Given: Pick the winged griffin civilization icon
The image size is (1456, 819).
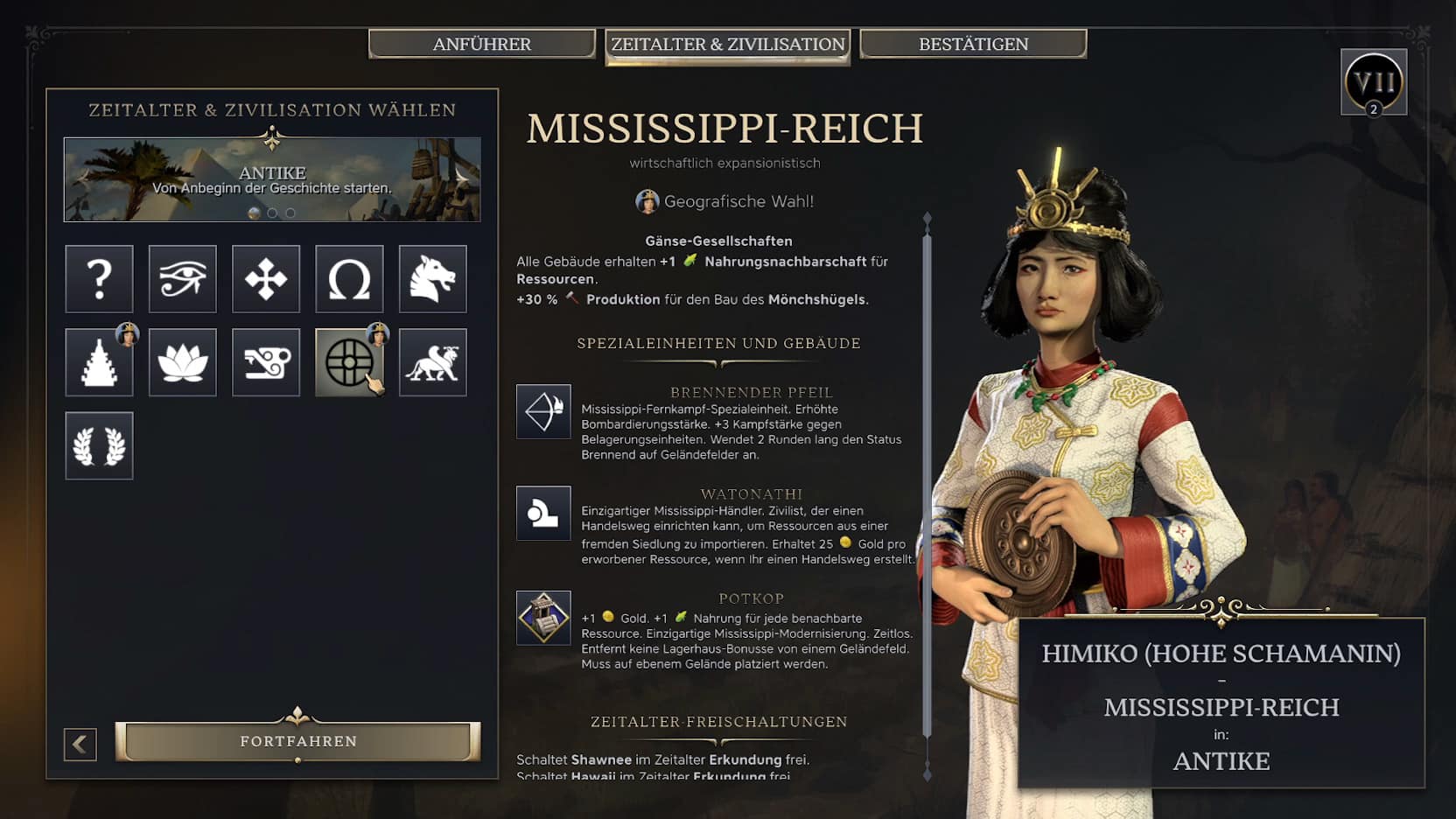Looking at the screenshot, I should point(432,362).
